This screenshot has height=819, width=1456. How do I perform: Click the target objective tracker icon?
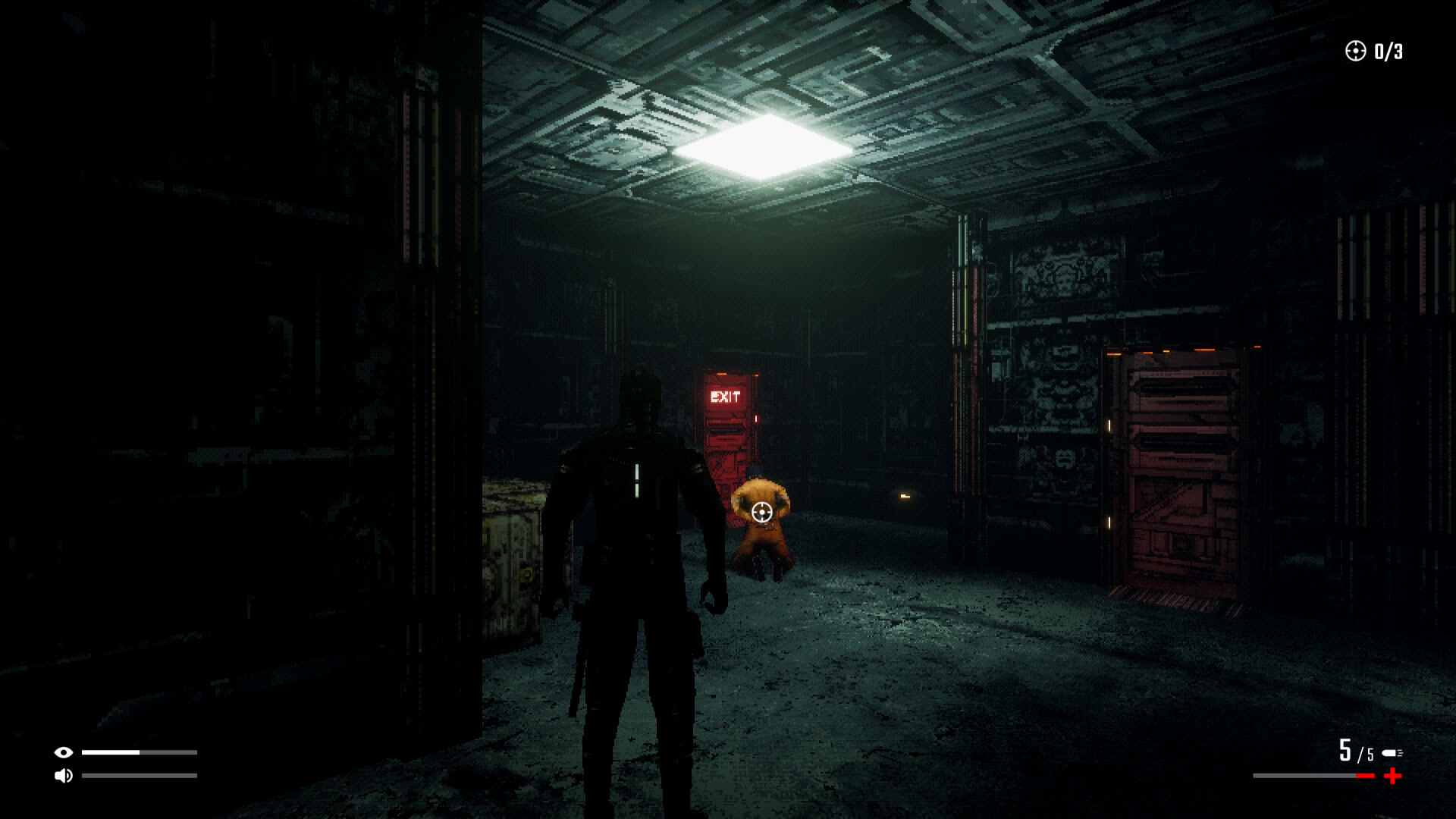click(x=1355, y=51)
